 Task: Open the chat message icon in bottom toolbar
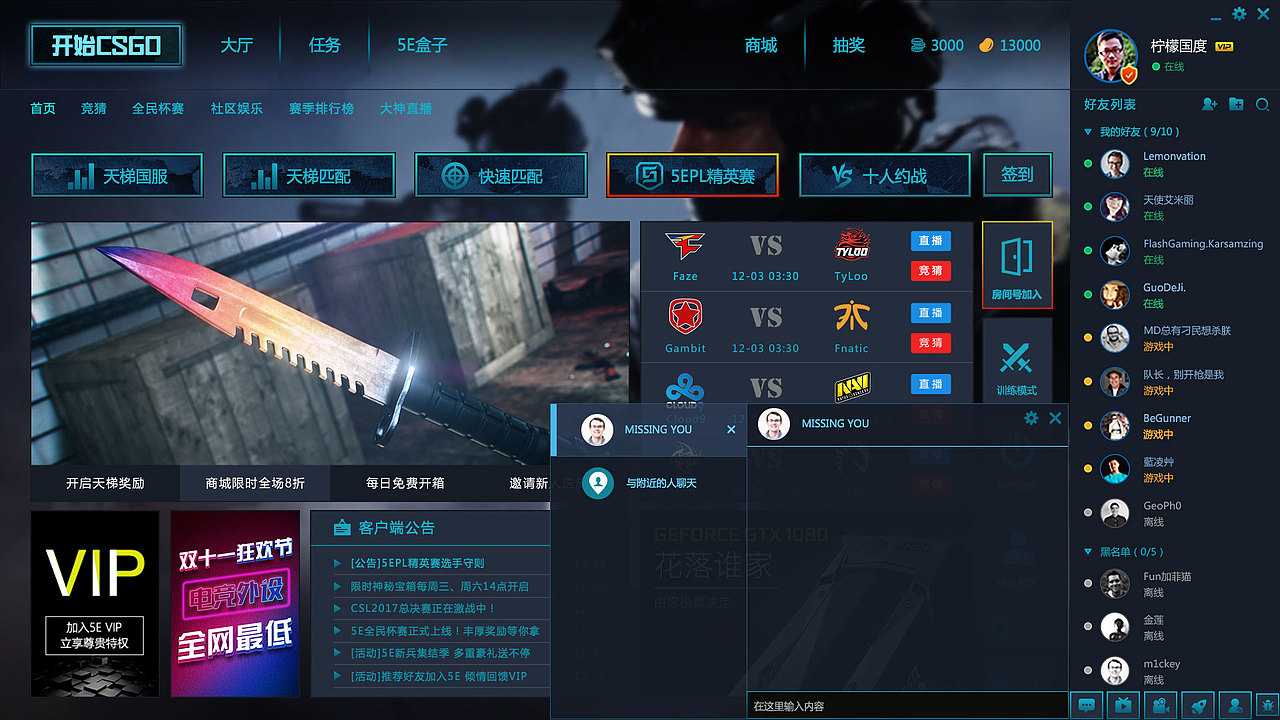[x=1087, y=705]
